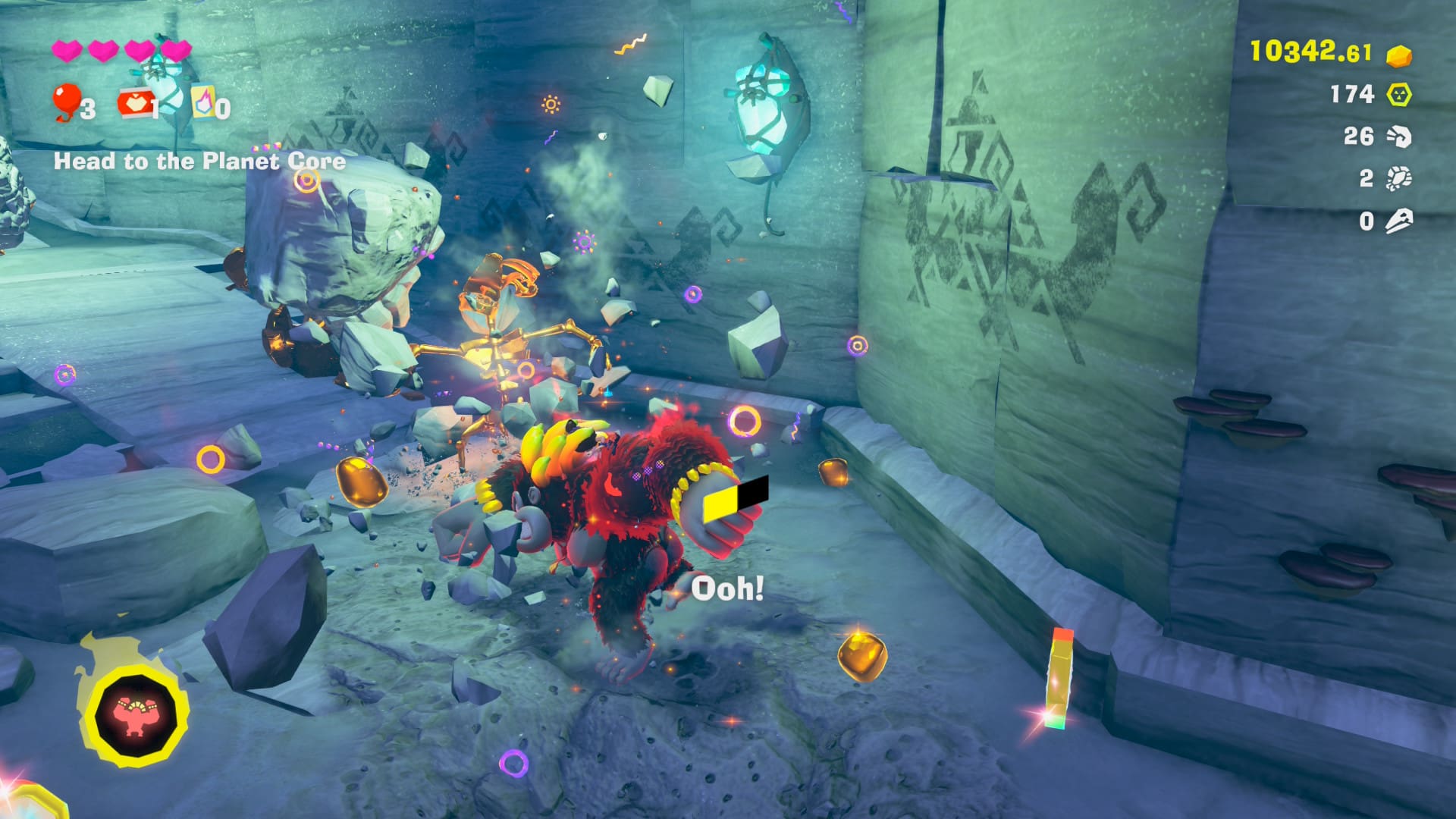The width and height of the screenshot is (1456, 819).
Task: Choose the yellow flame juice carton icon
Action: [202, 102]
